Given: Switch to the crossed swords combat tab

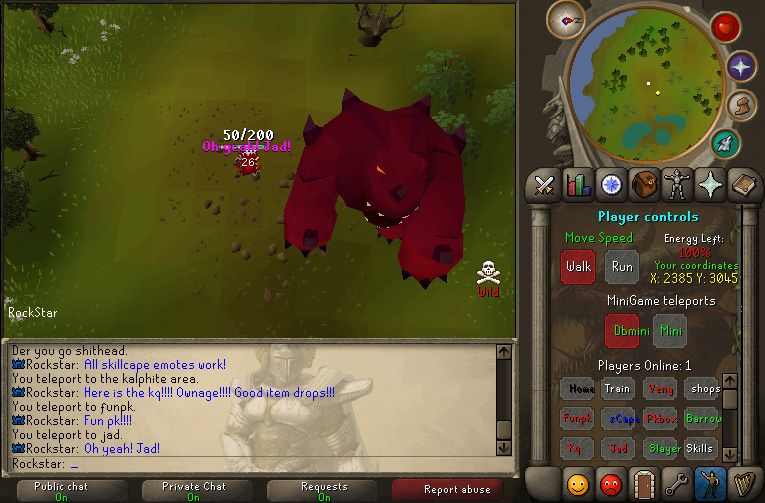Looking at the screenshot, I should 545,184.
